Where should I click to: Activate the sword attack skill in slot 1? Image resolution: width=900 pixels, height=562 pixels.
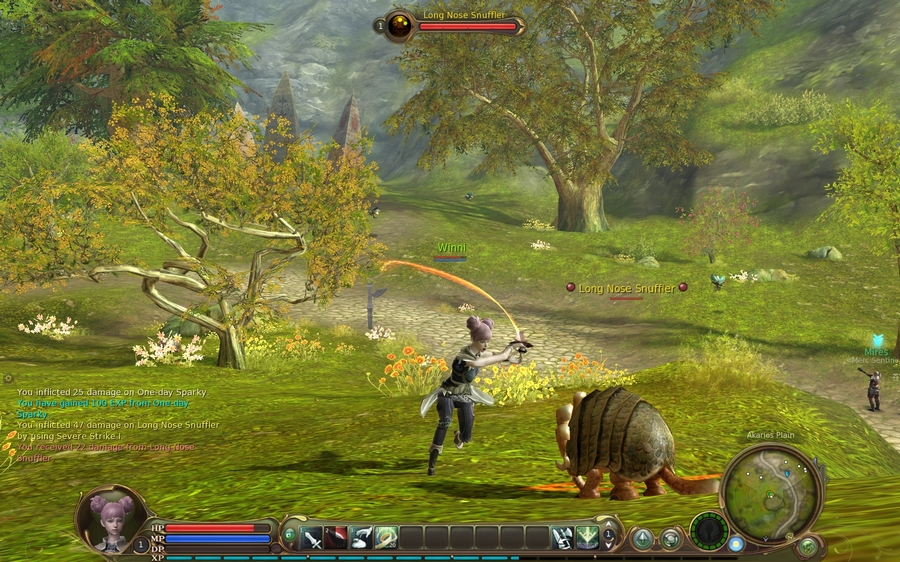coord(312,538)
